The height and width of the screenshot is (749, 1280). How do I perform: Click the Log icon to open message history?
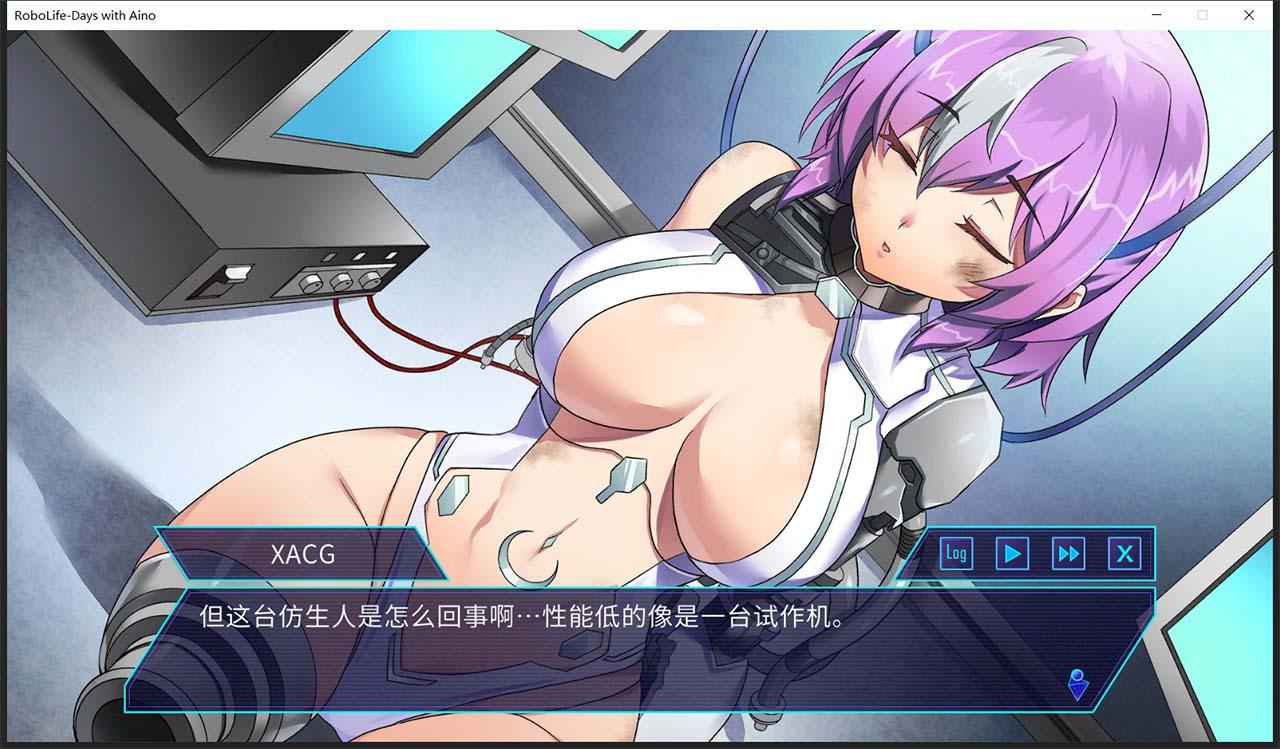[x=955, y=553]
